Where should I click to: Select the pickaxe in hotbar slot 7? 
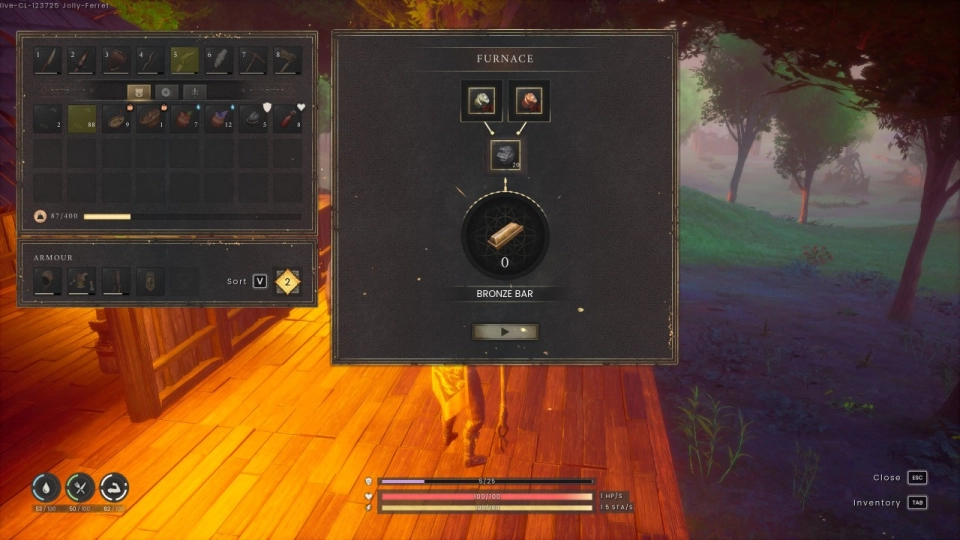coord(254,61)
